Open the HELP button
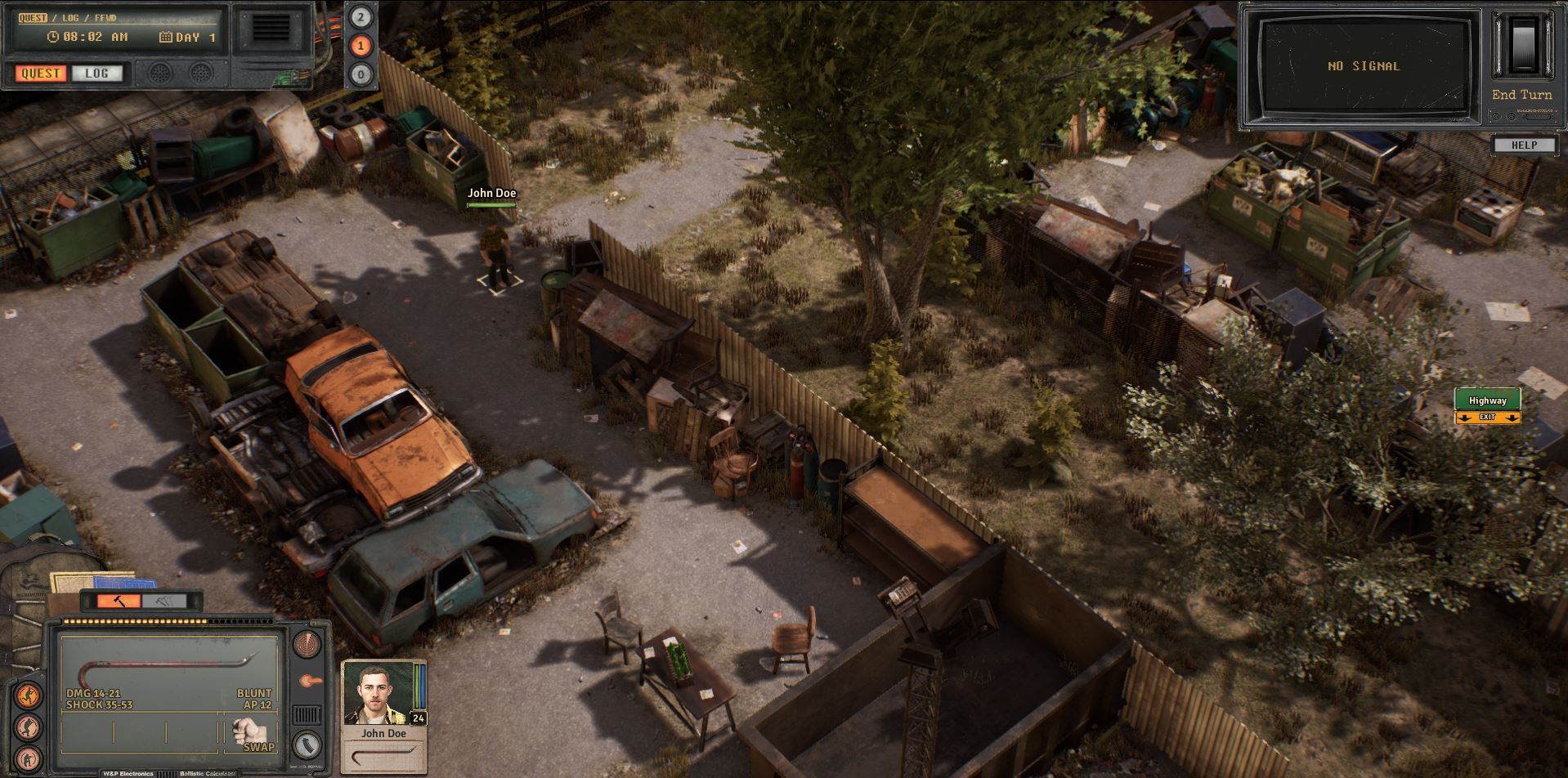 tap(1524, 145)
